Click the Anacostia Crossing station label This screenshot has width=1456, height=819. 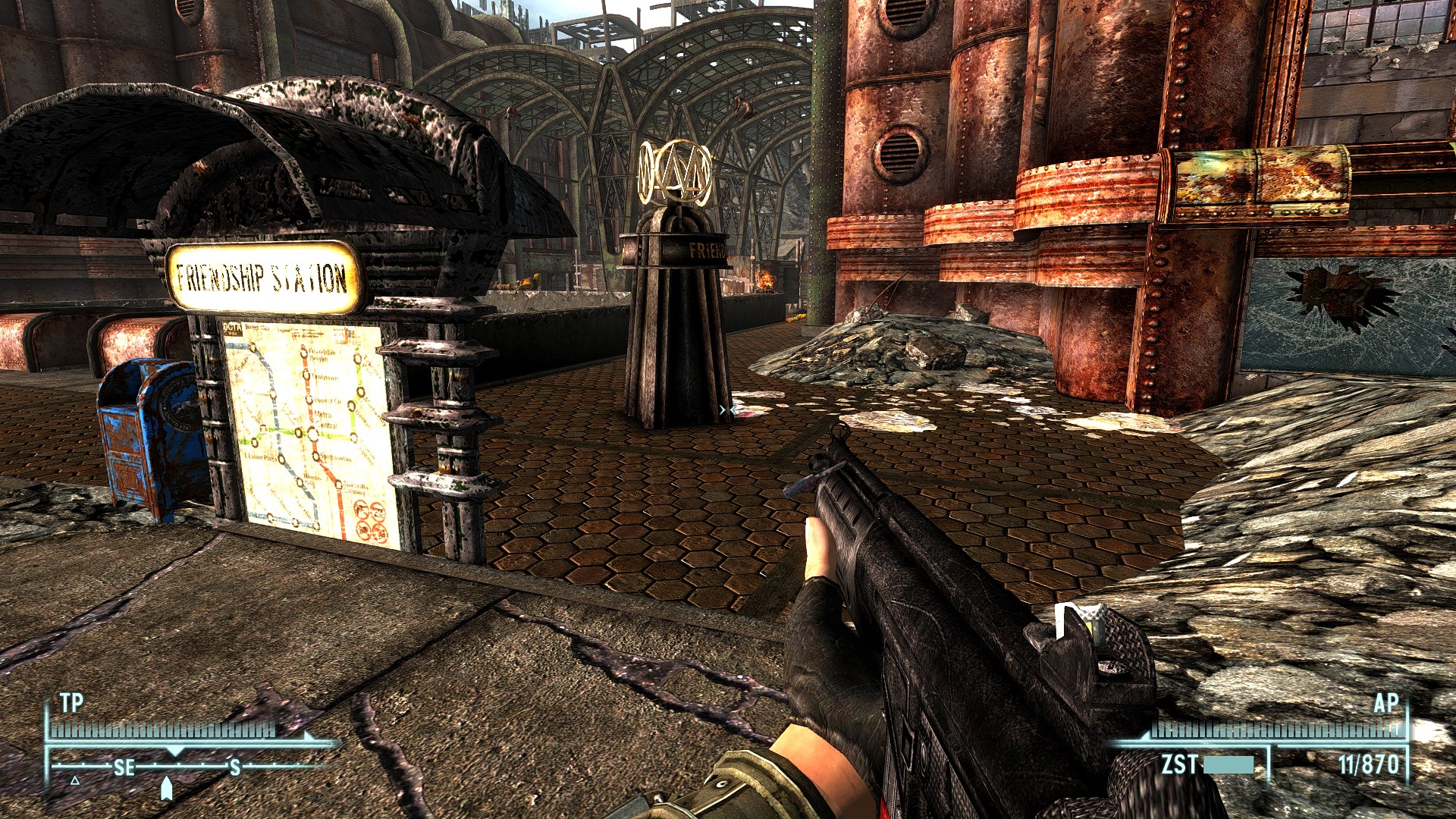click(x=353, y=488)
